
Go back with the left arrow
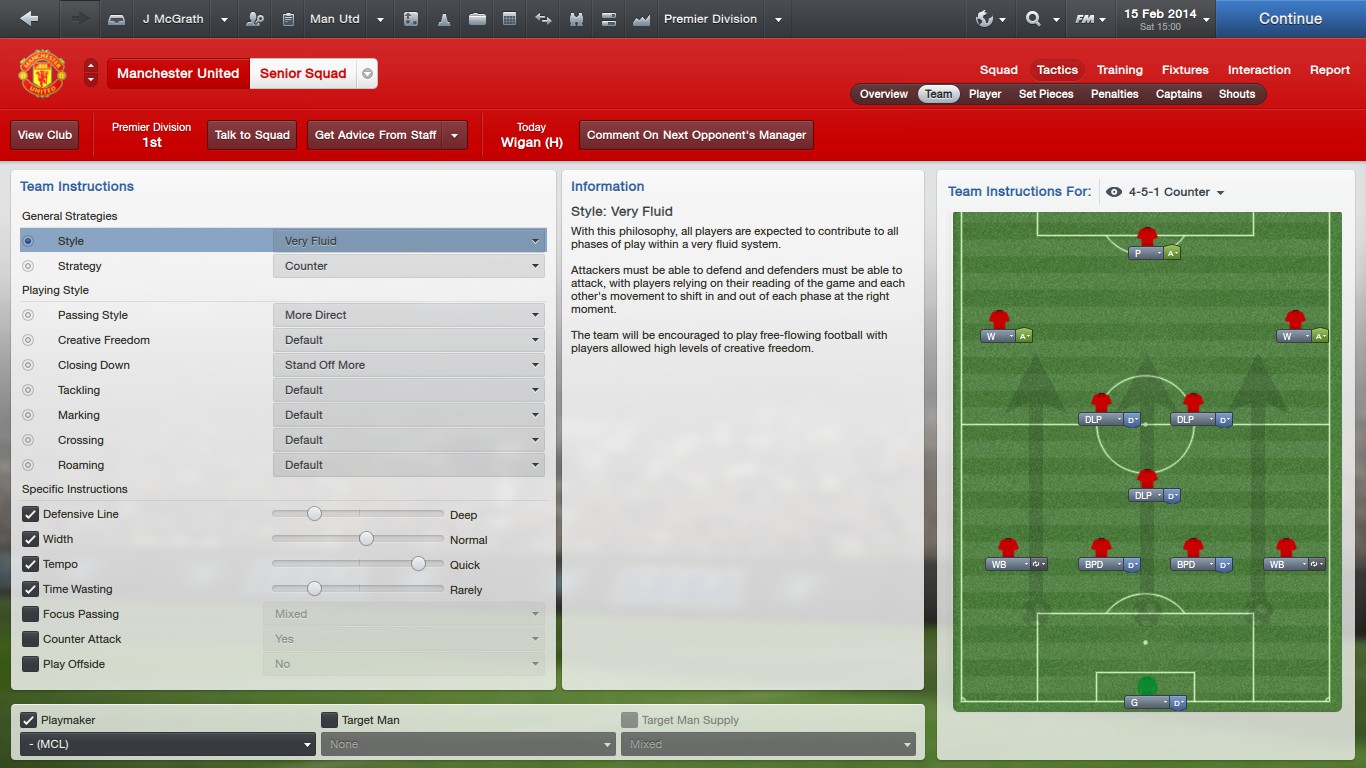(29, 19)
